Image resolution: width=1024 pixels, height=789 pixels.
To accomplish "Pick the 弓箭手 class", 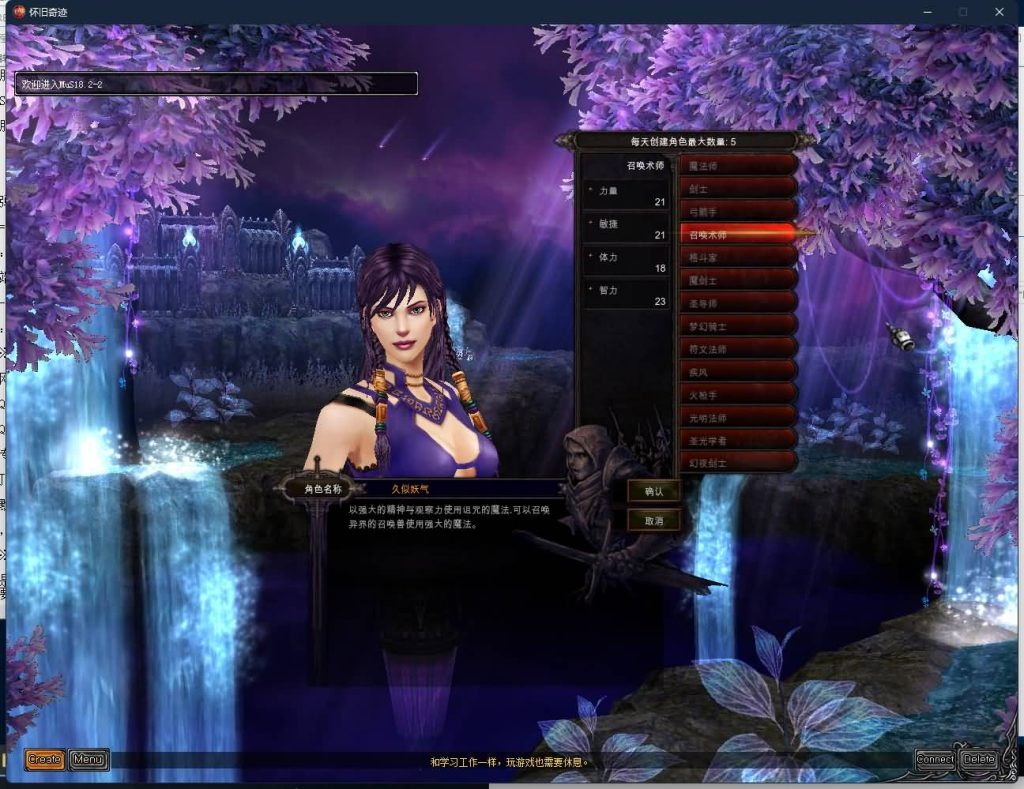I will coord(738,211).
